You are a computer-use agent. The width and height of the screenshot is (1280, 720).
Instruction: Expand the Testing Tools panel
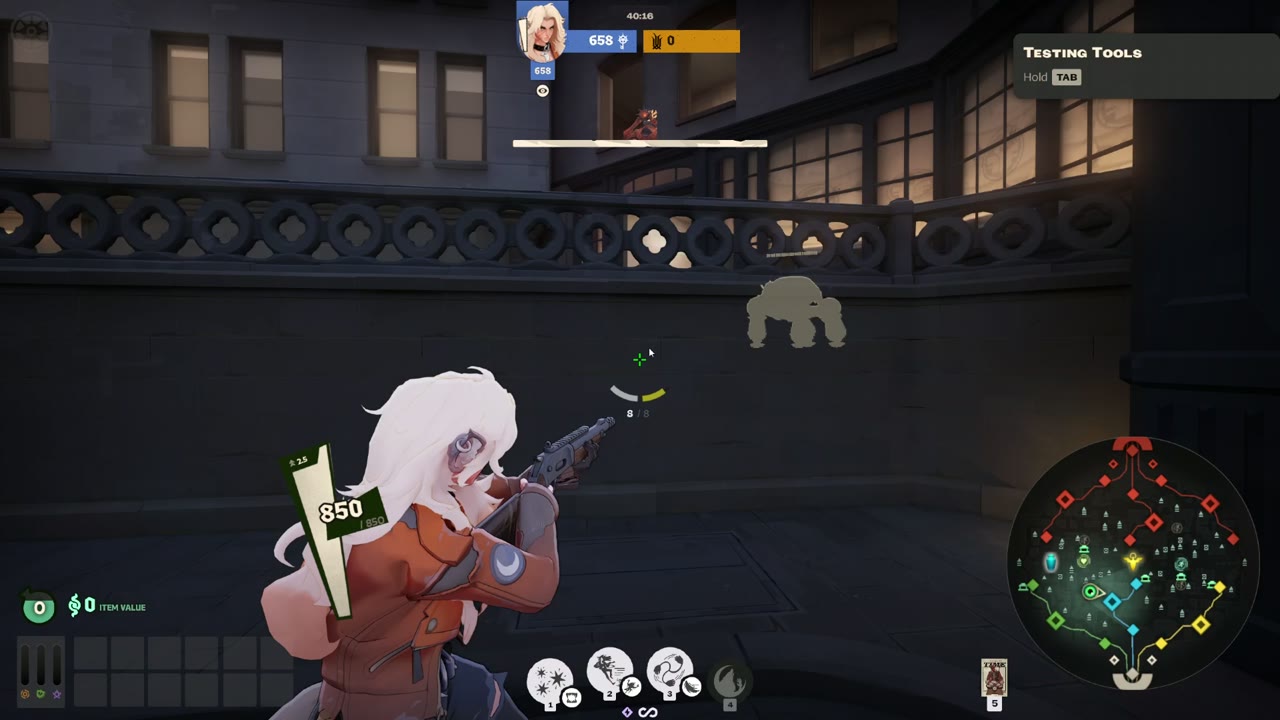[1082, 52]
